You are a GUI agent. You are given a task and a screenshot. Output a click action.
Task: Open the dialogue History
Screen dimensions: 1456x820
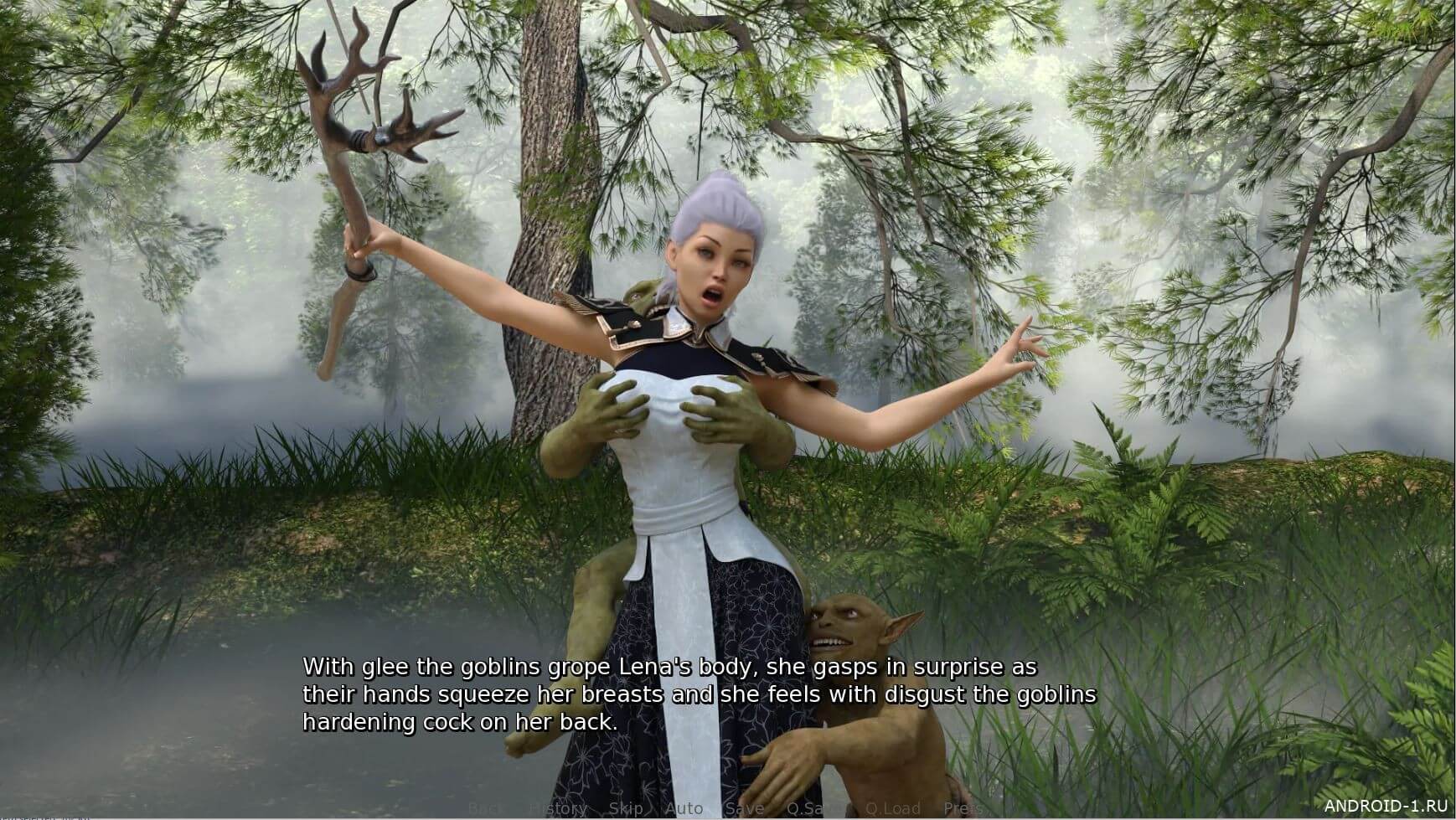click(558, 808)
